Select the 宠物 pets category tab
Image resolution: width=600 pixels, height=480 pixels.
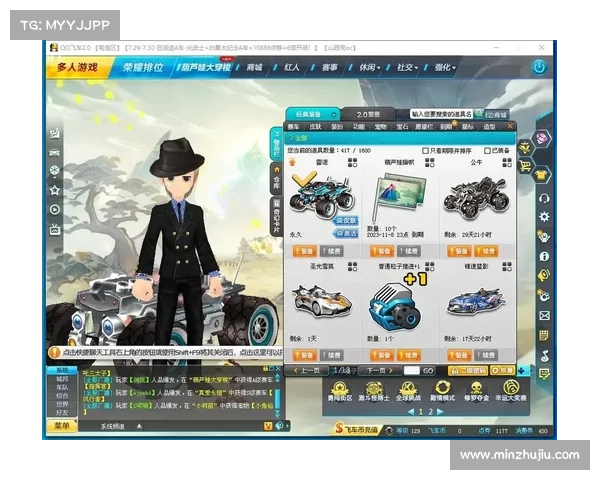pyautogui.click(x=380, y=127)
